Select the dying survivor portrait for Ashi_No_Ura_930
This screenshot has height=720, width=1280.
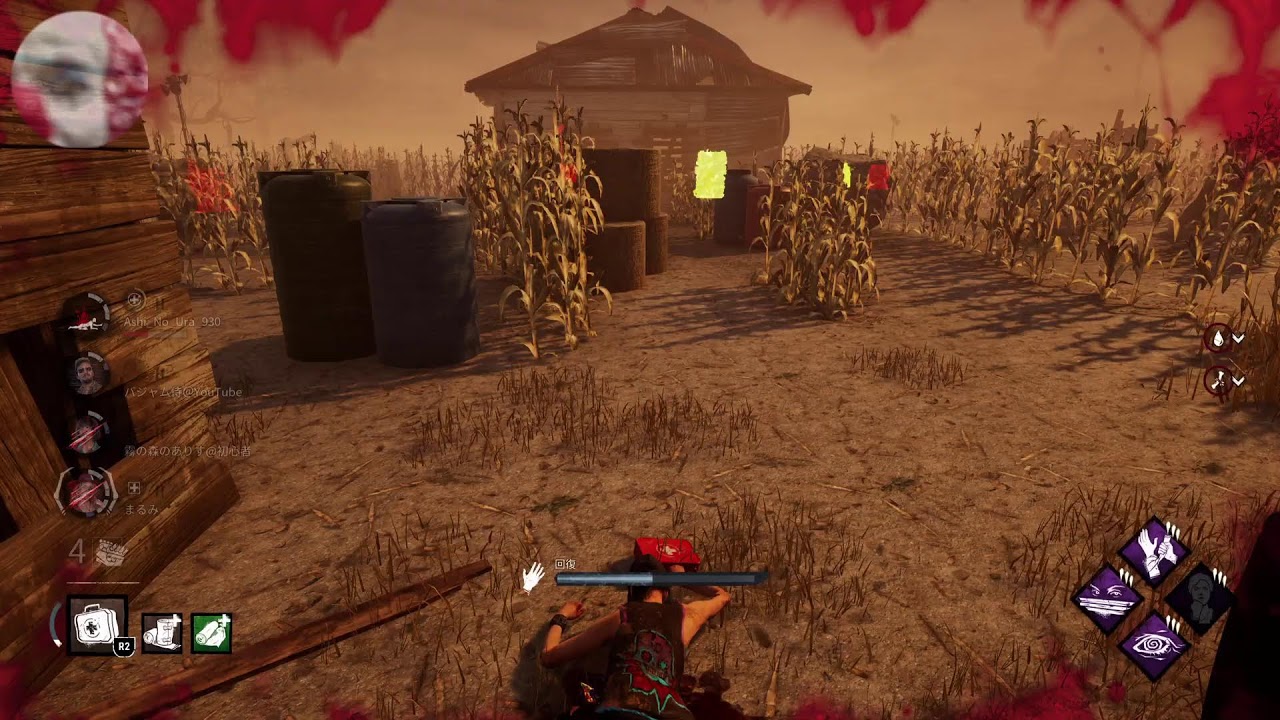pyautogui.click(x=84, y=315)
